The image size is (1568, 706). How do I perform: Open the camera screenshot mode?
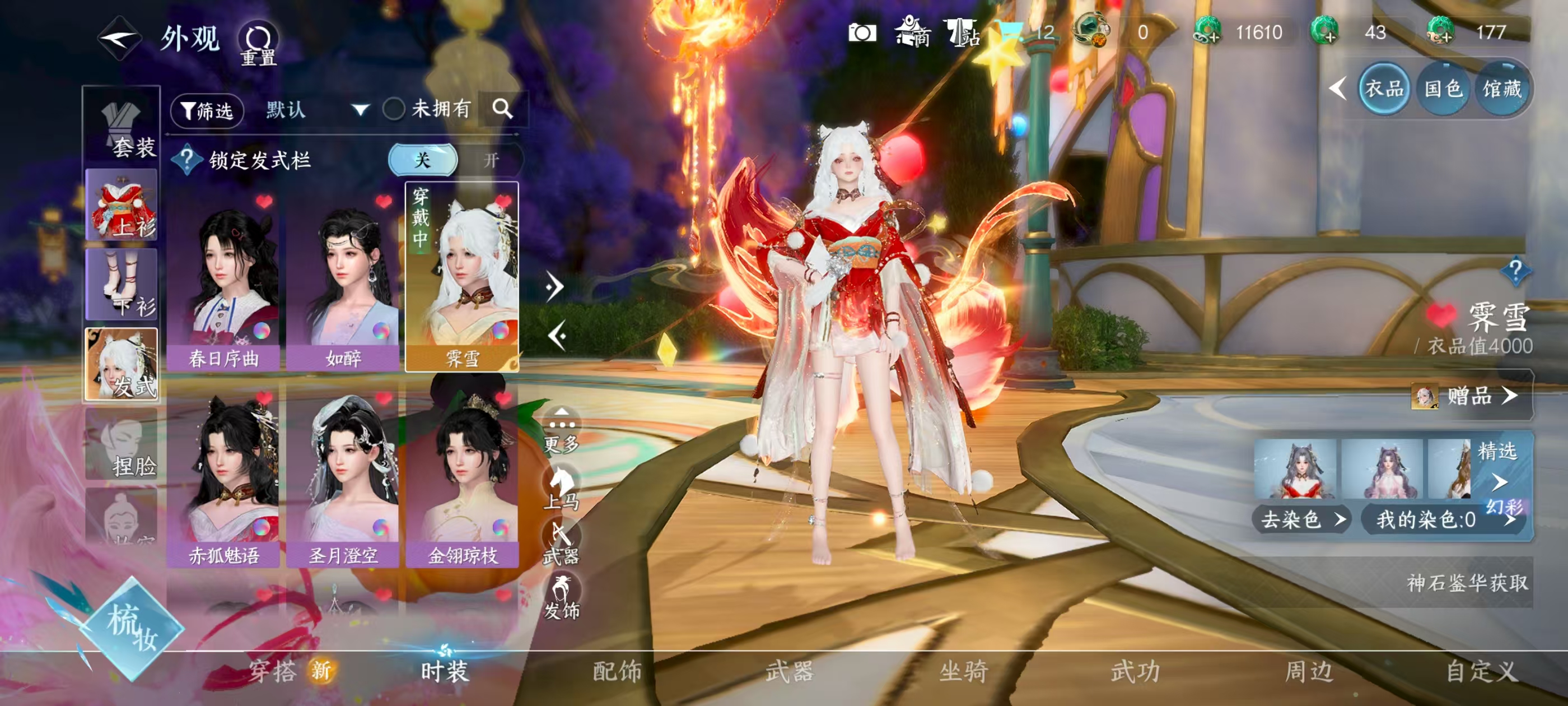(862, 32)
